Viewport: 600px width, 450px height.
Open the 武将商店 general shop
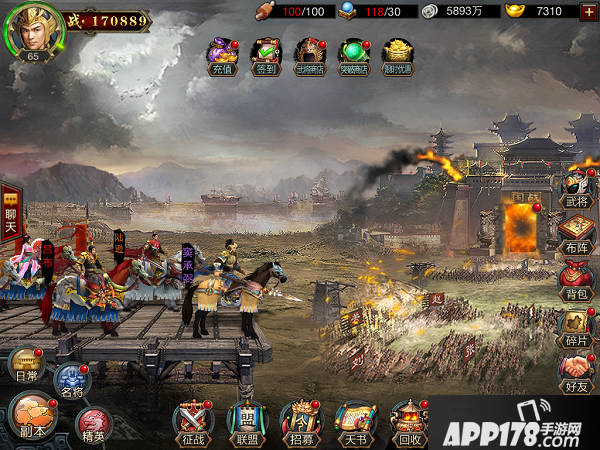tap(310, 56)
